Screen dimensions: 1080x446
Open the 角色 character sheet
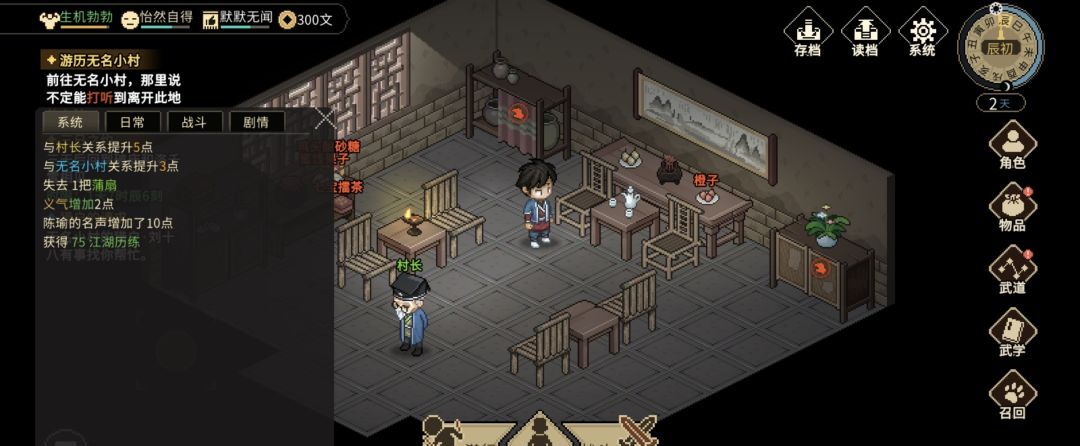click(x=1012, y=145)
